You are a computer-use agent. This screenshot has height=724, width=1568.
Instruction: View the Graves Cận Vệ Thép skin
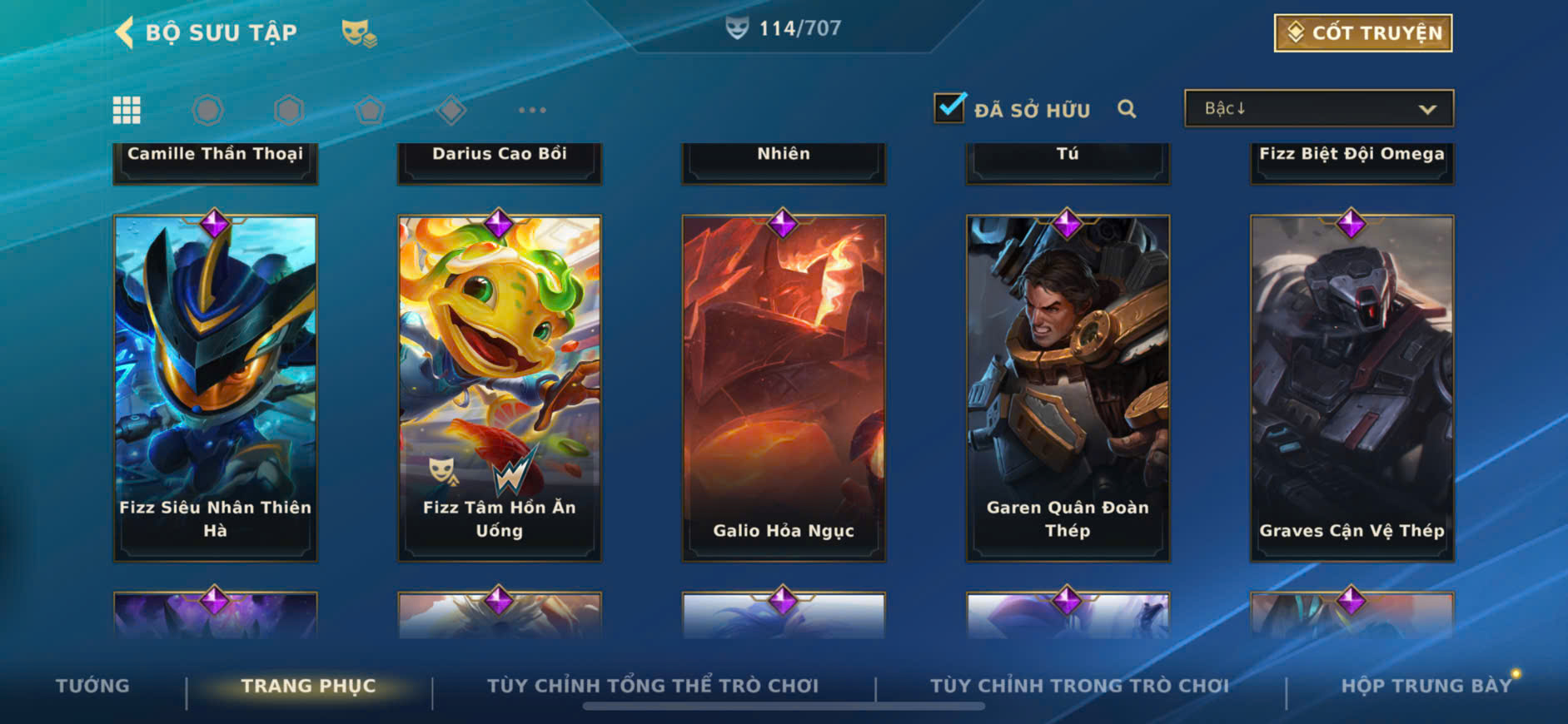1351,388
